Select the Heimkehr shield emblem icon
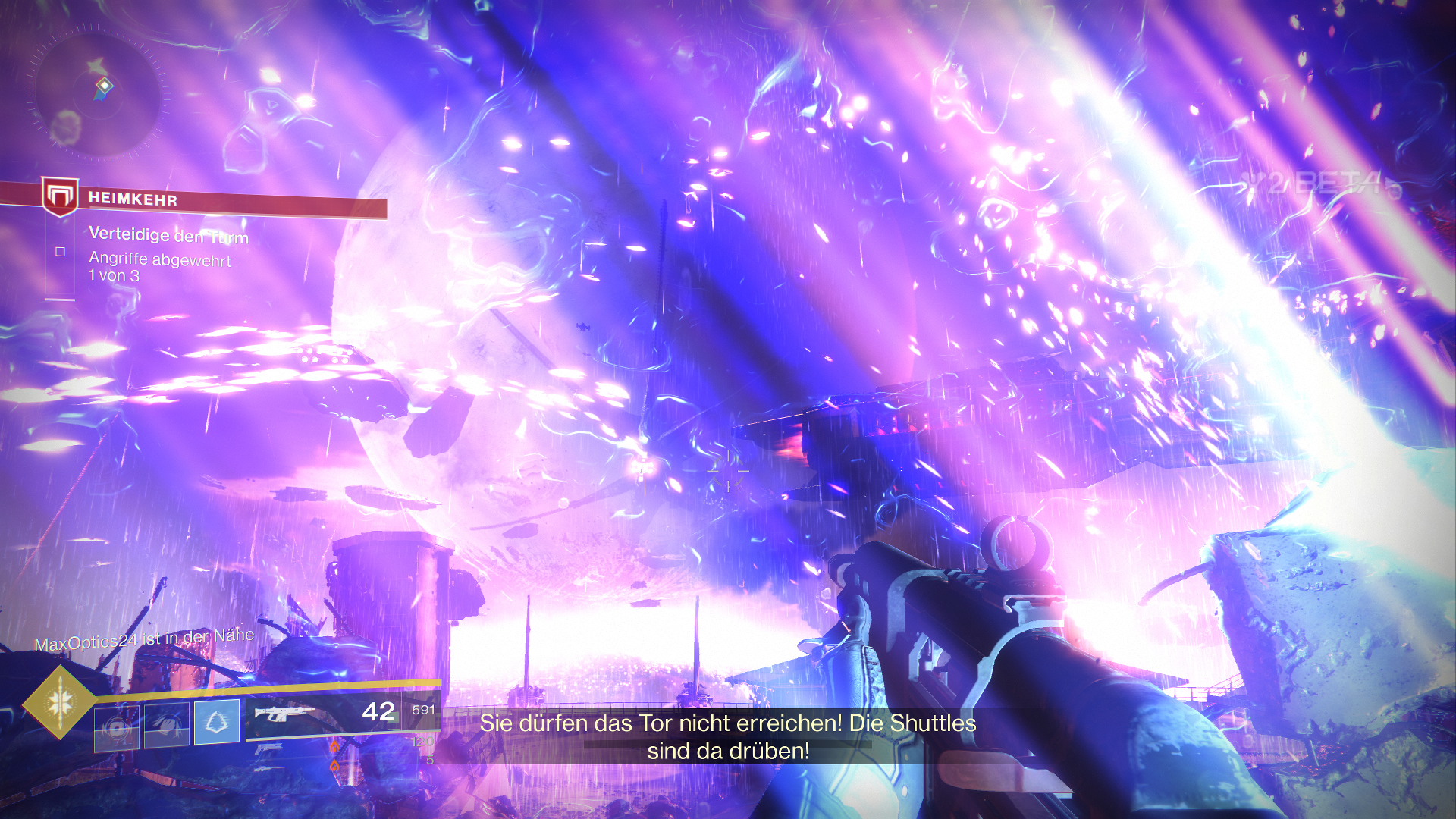 [x=60, y=196]
